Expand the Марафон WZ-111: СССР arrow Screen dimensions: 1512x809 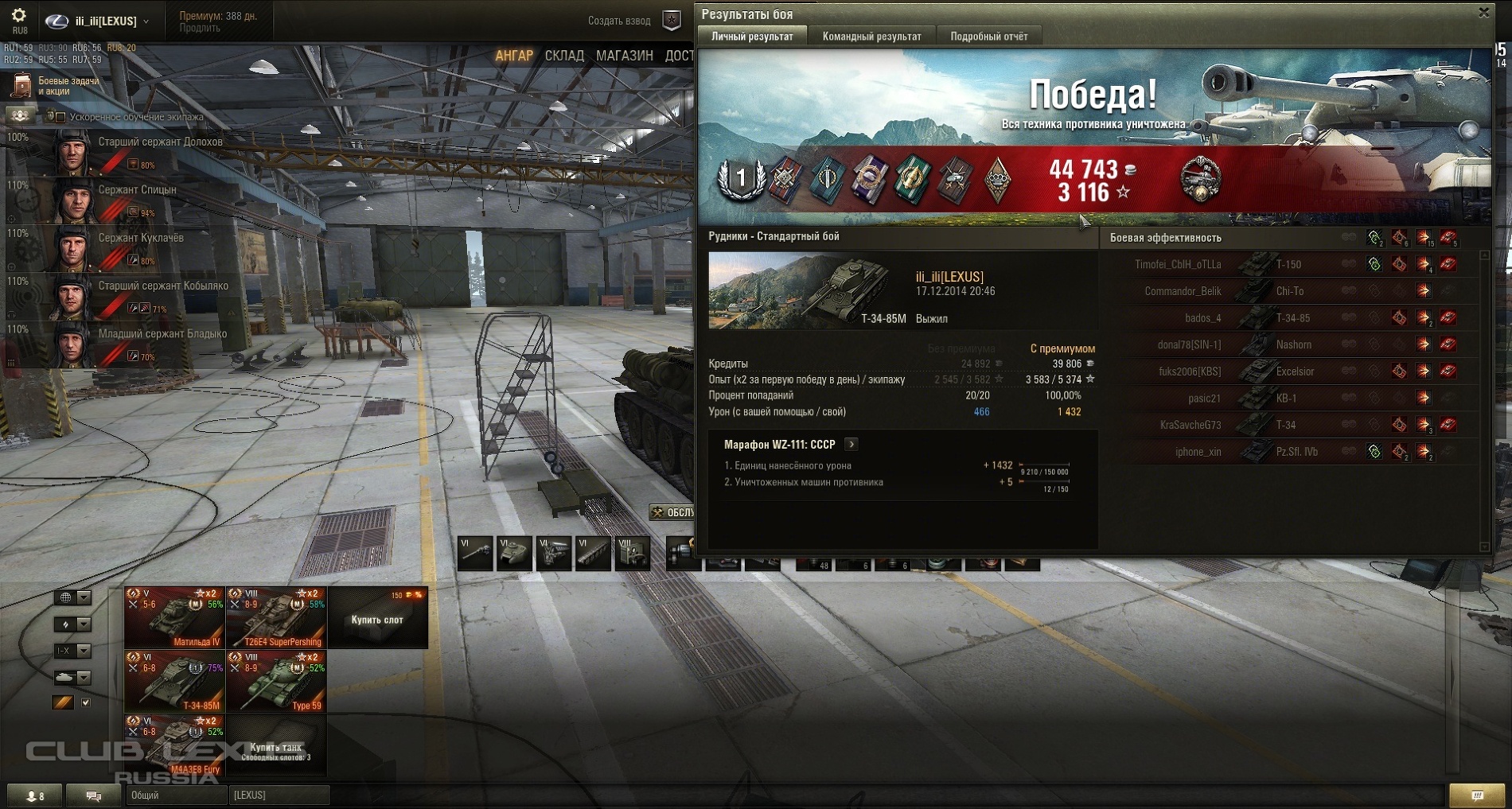click(851, 445)
